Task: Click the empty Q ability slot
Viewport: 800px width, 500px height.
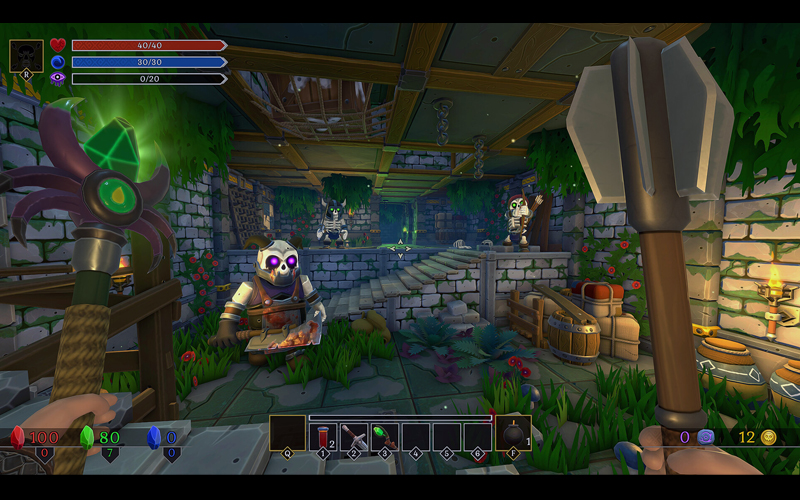Action: click(287, 433)
